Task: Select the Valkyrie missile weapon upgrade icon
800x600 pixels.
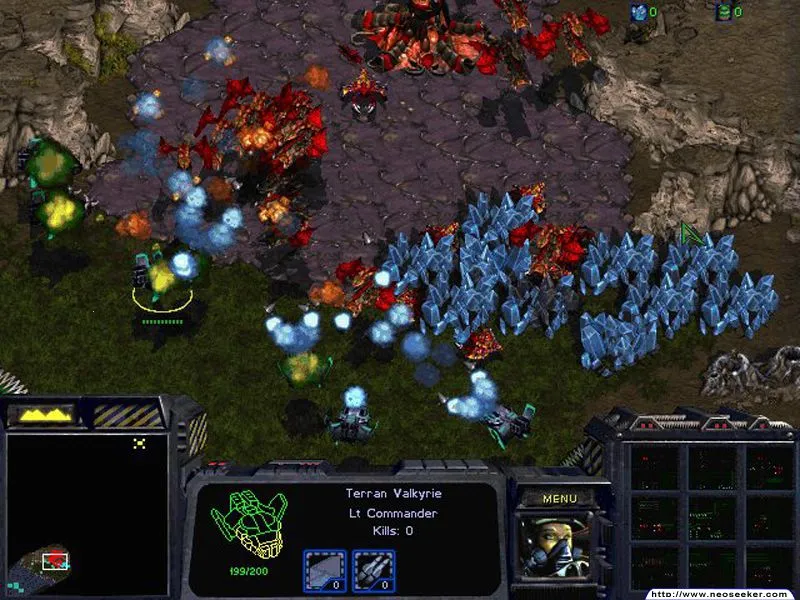Action: [x=373, y=571]
